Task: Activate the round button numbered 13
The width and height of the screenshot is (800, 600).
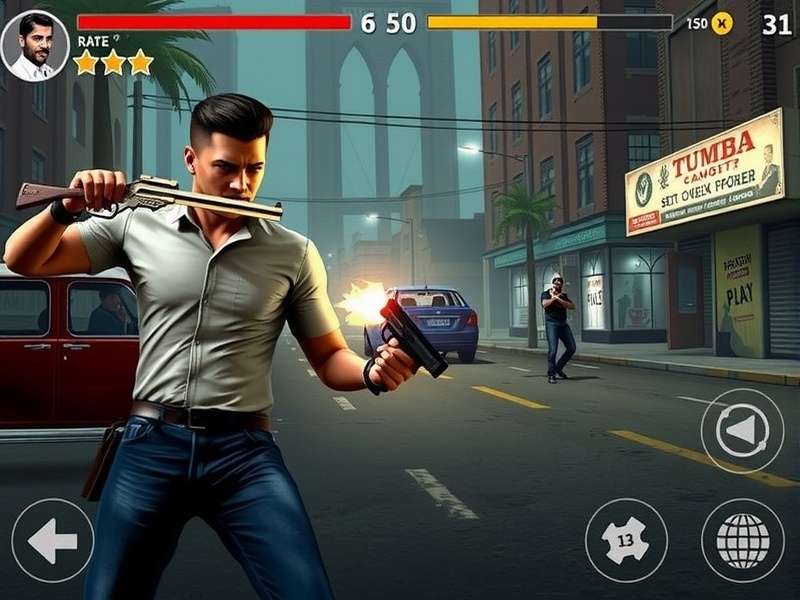Action: pyautogui.click(x=626, y=540)
